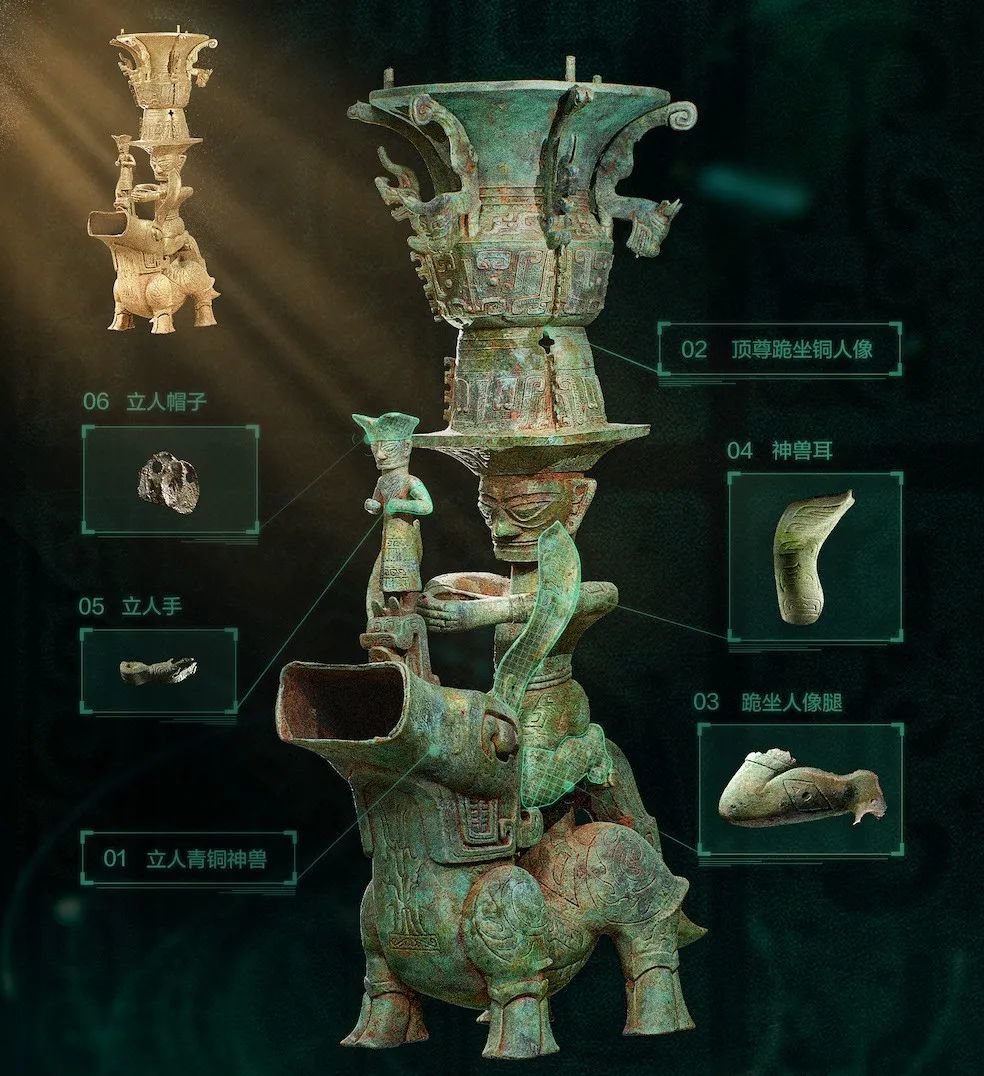Image resolution: width=984 pixels, height=1076 pixels.
Task: Choose the 跪坐人像腿 fragment thumbnail
Action: [x=800, y=789]
